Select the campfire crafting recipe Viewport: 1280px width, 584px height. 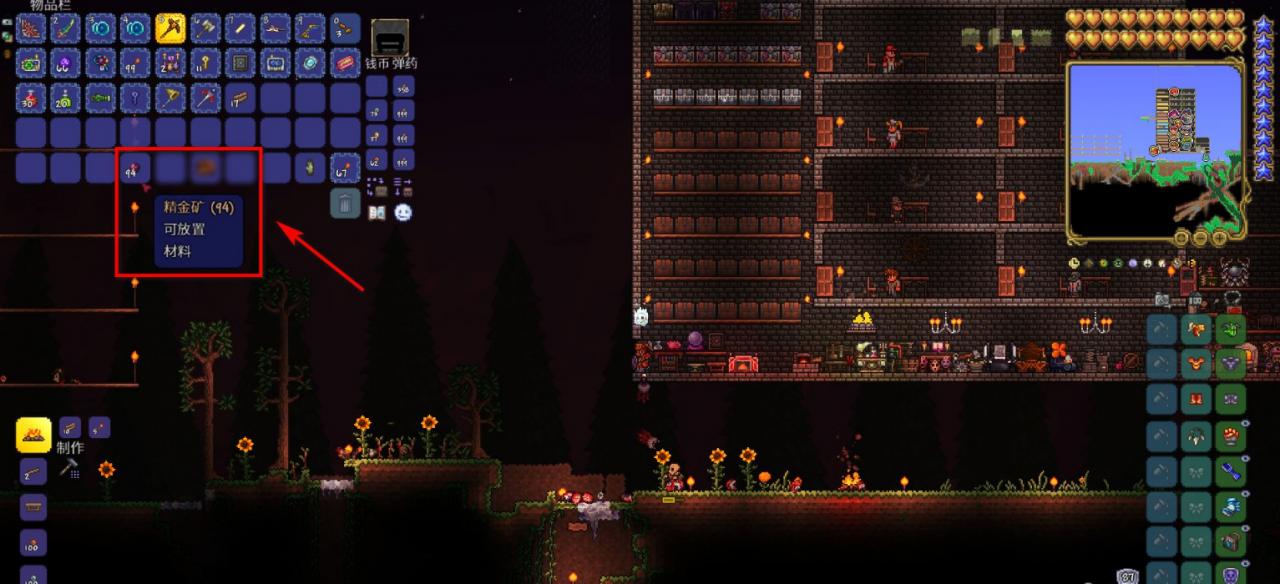(33, 436)
